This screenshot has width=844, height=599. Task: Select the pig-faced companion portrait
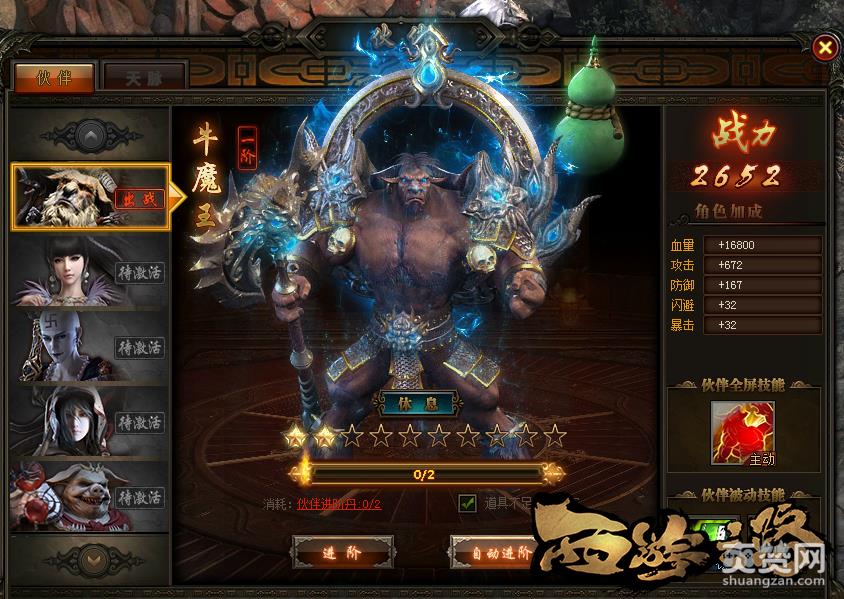tap(88, 496)
